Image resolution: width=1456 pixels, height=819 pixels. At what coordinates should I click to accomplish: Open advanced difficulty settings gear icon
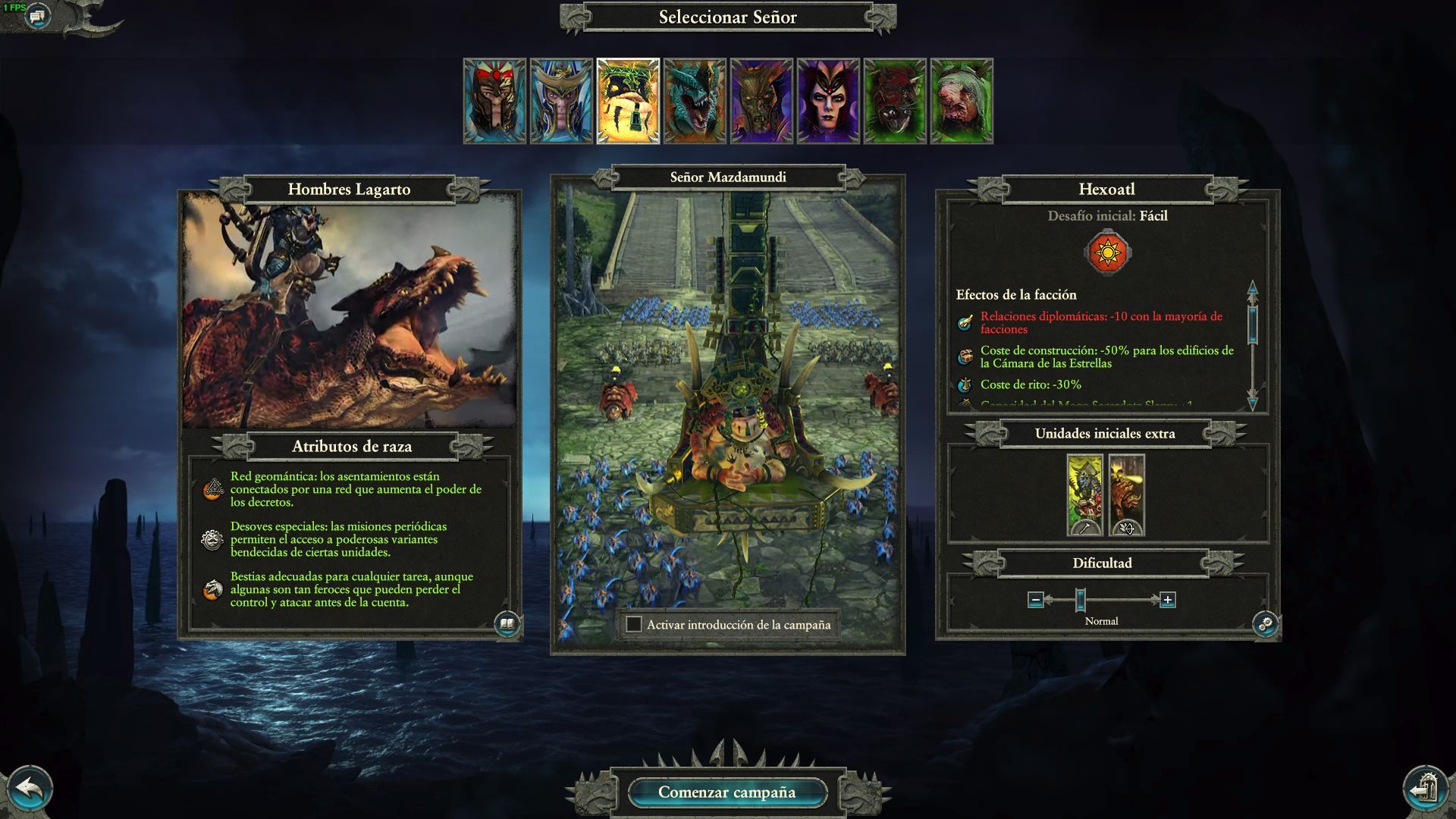pyautogui.click(x=1266, y=624)
